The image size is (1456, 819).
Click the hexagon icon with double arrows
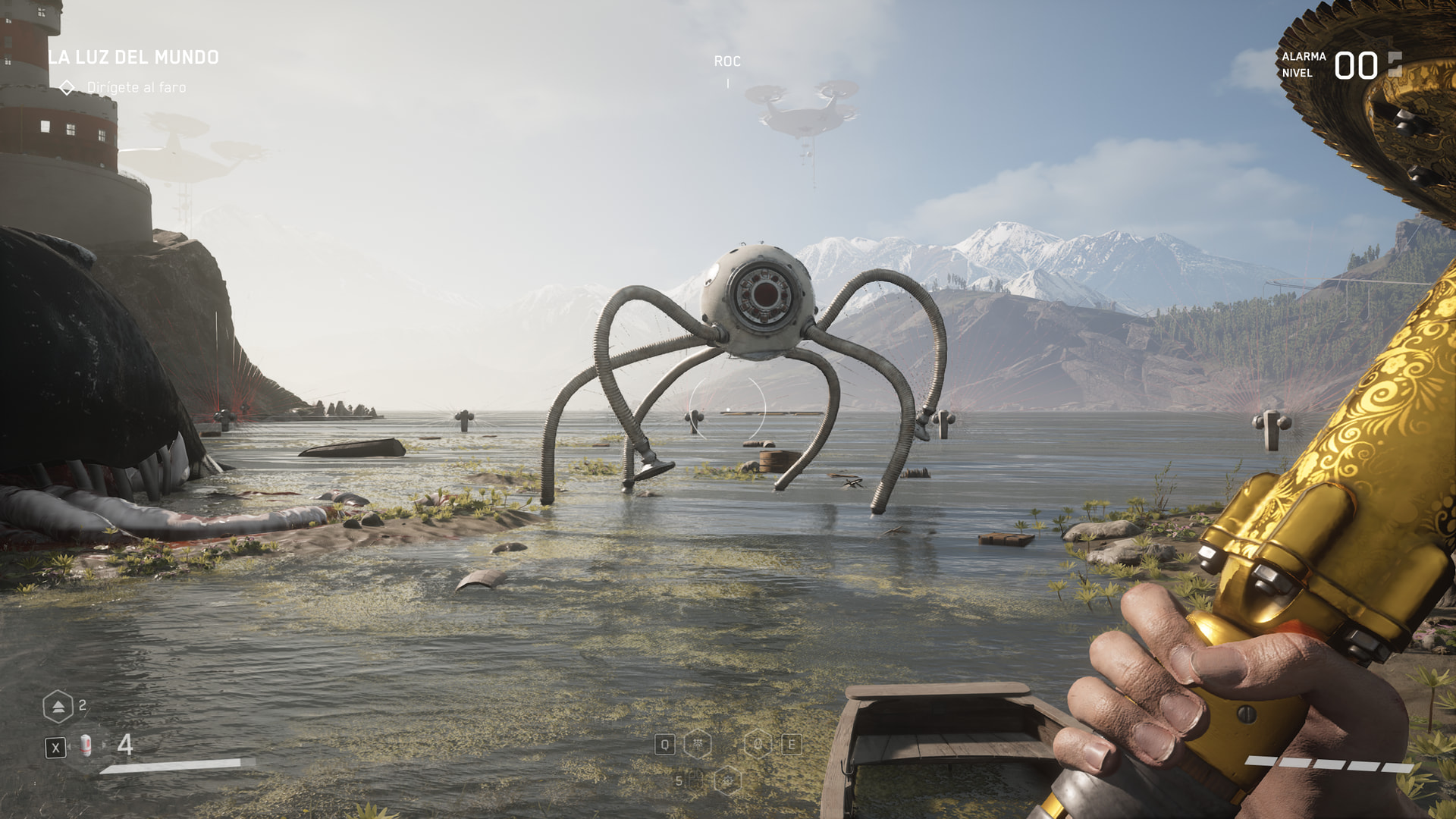(x=58, y=707)
